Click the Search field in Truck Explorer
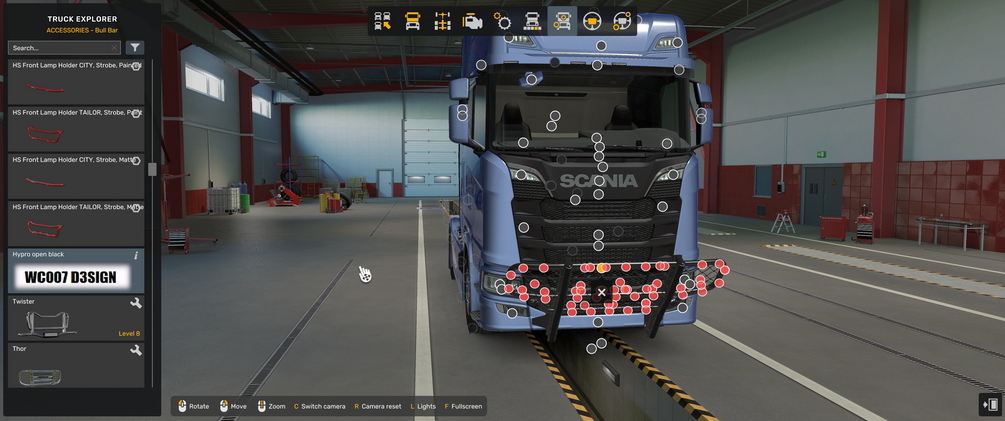Viewport: 1005px width, 421px height. [64, 47]
